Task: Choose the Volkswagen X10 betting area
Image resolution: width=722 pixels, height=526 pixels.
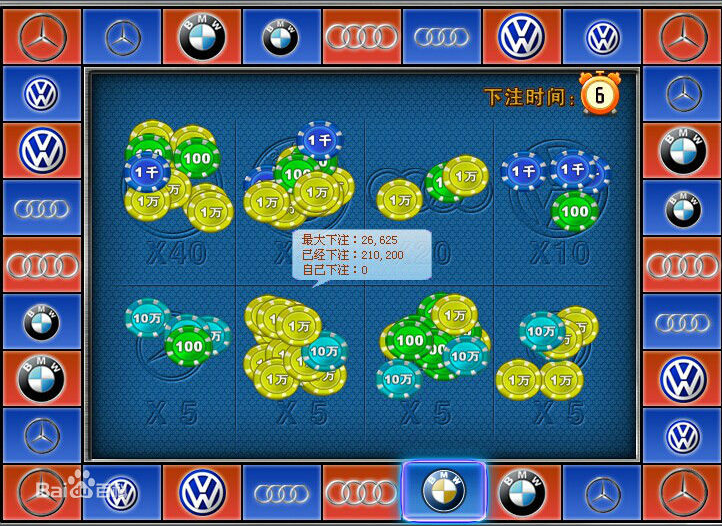Action: [560, 200]
